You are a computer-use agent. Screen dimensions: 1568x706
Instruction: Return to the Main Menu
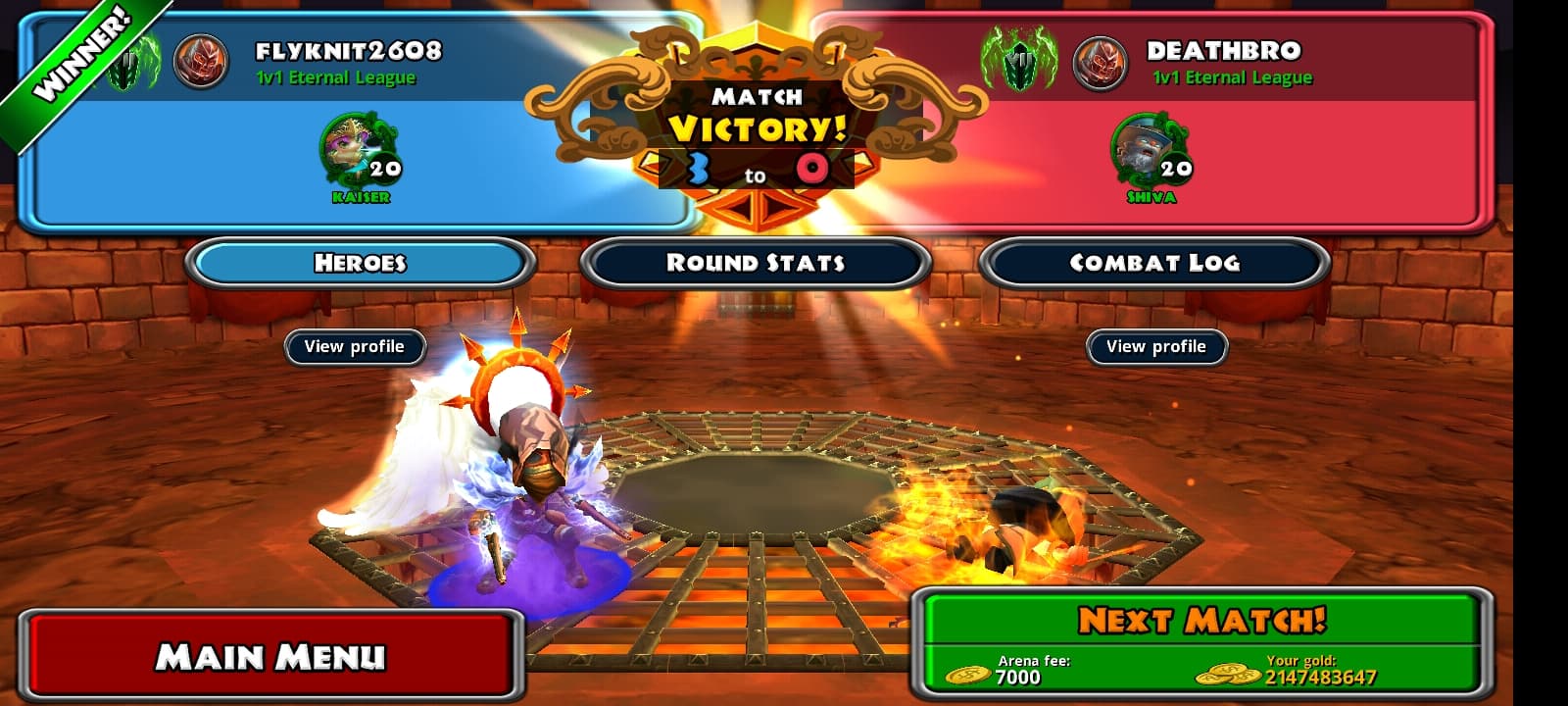(x=269, y=655)
